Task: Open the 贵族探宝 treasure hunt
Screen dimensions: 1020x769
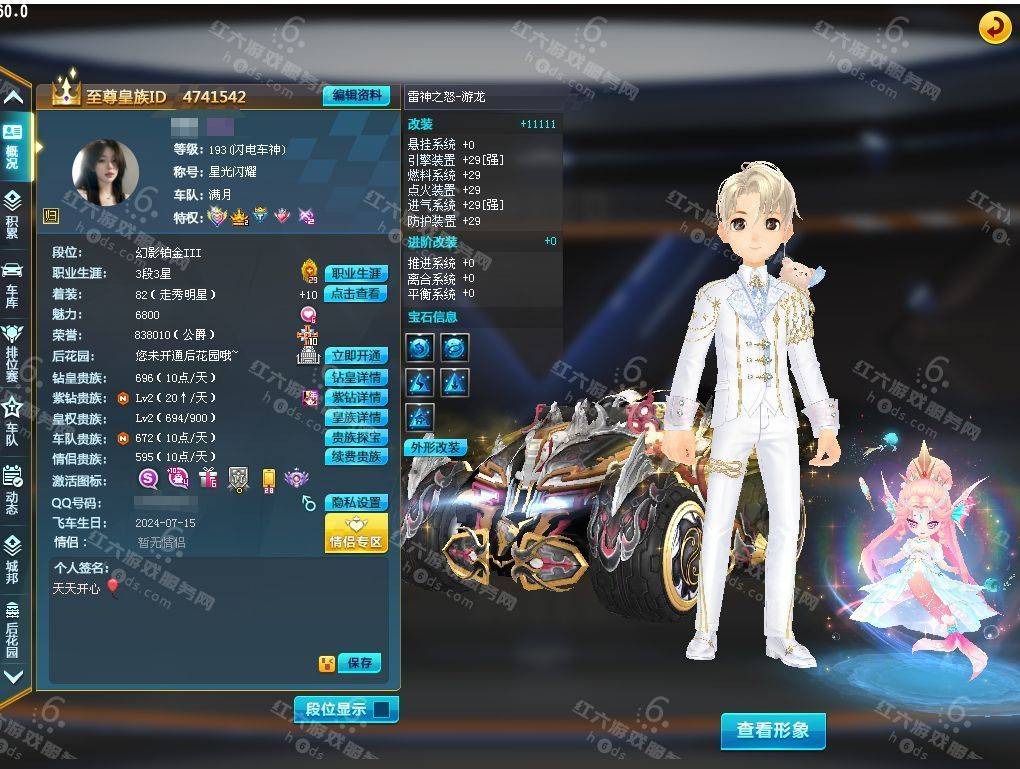Action: [356, 437]
